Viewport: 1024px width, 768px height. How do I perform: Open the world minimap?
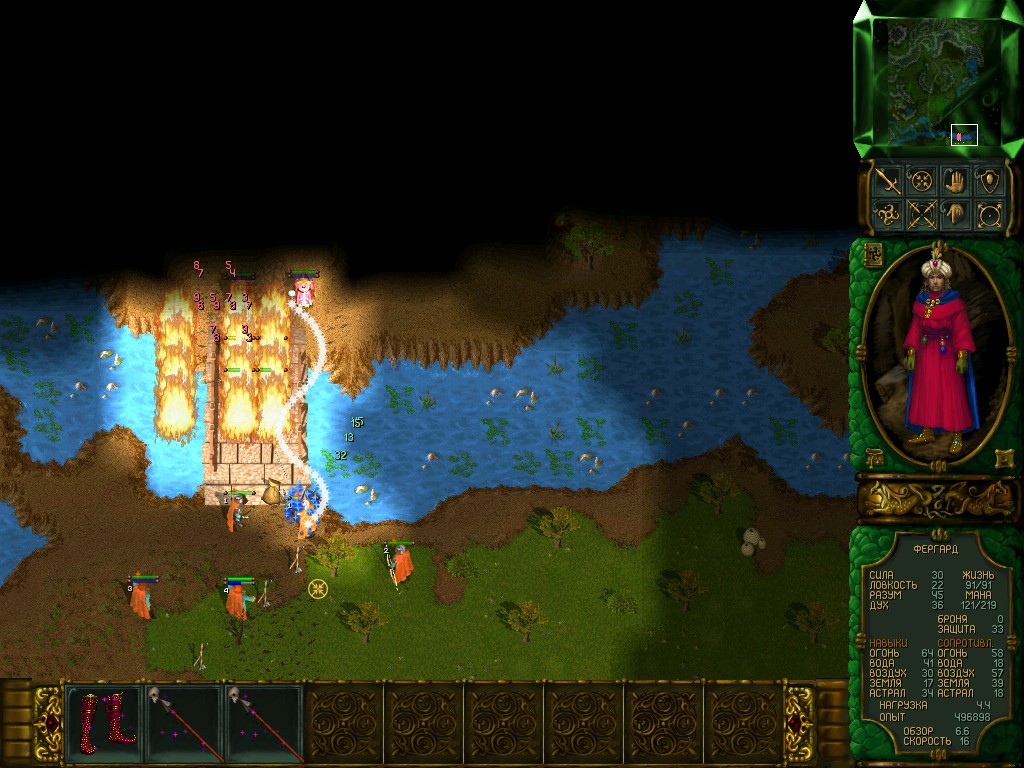[x=936, y=82]
